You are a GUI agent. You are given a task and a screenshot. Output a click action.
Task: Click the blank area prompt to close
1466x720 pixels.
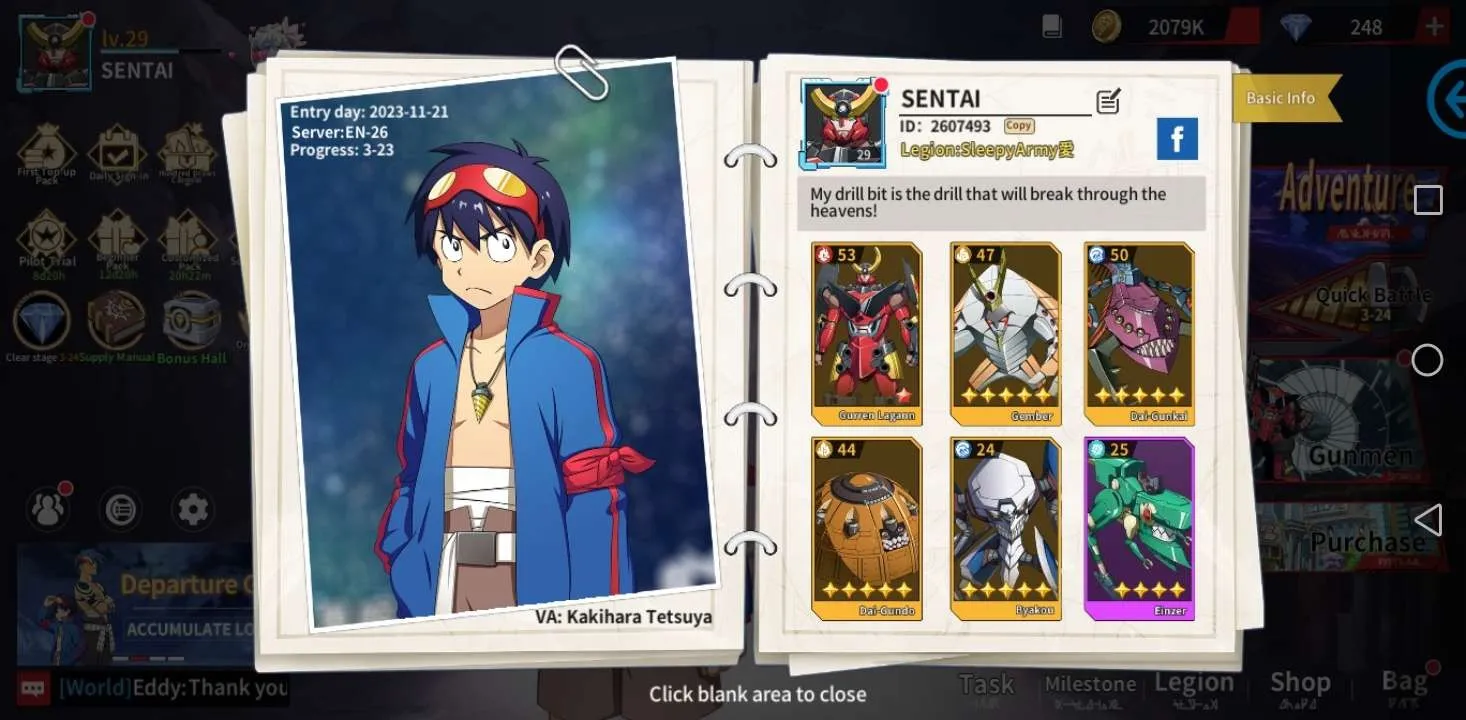pos(757,694)
